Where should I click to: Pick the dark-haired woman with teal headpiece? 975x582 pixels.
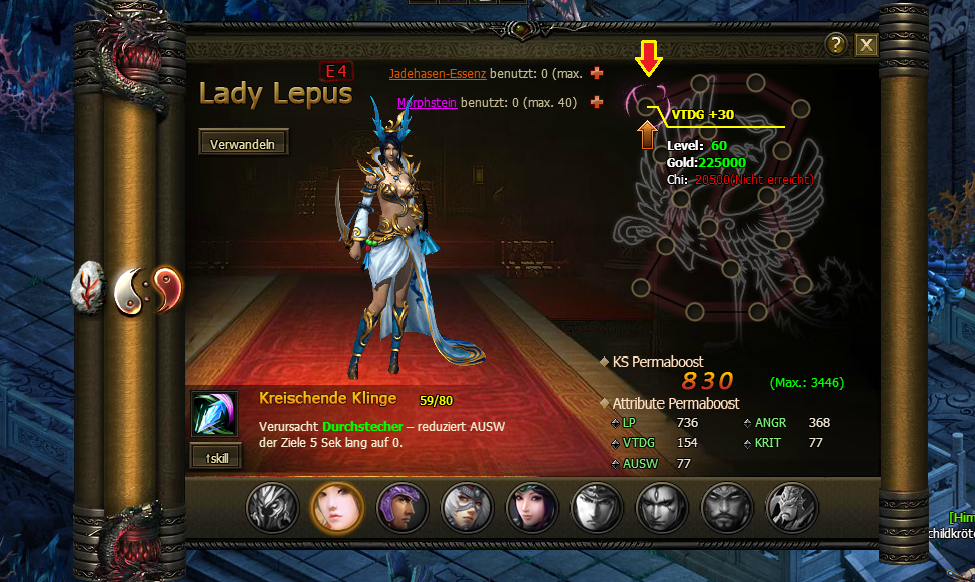pyautogui.click(x=532, y=506)
